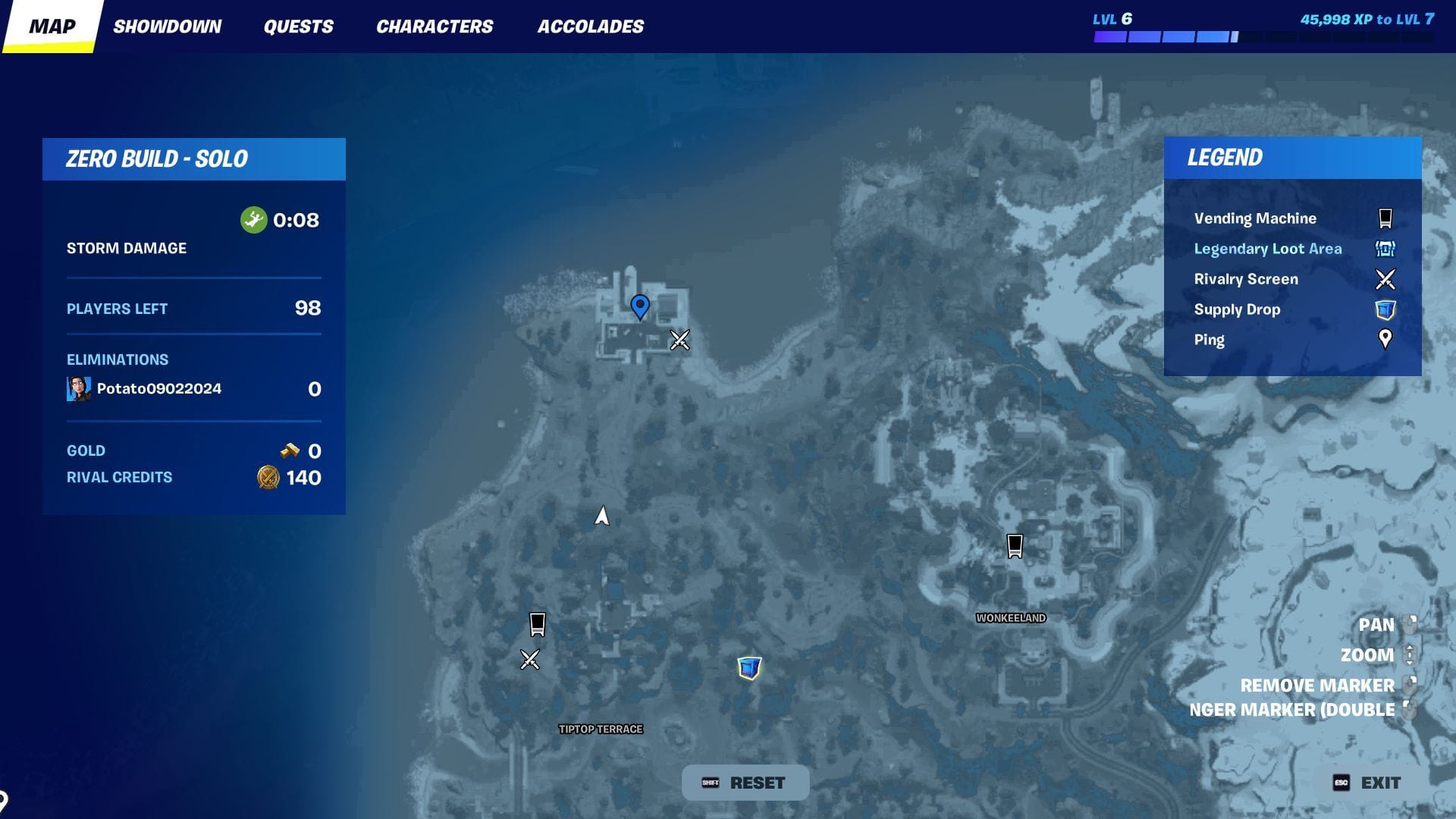This screenshot has width=1456, height=819.
Task: Select the Characters tab
Action: 435,27
